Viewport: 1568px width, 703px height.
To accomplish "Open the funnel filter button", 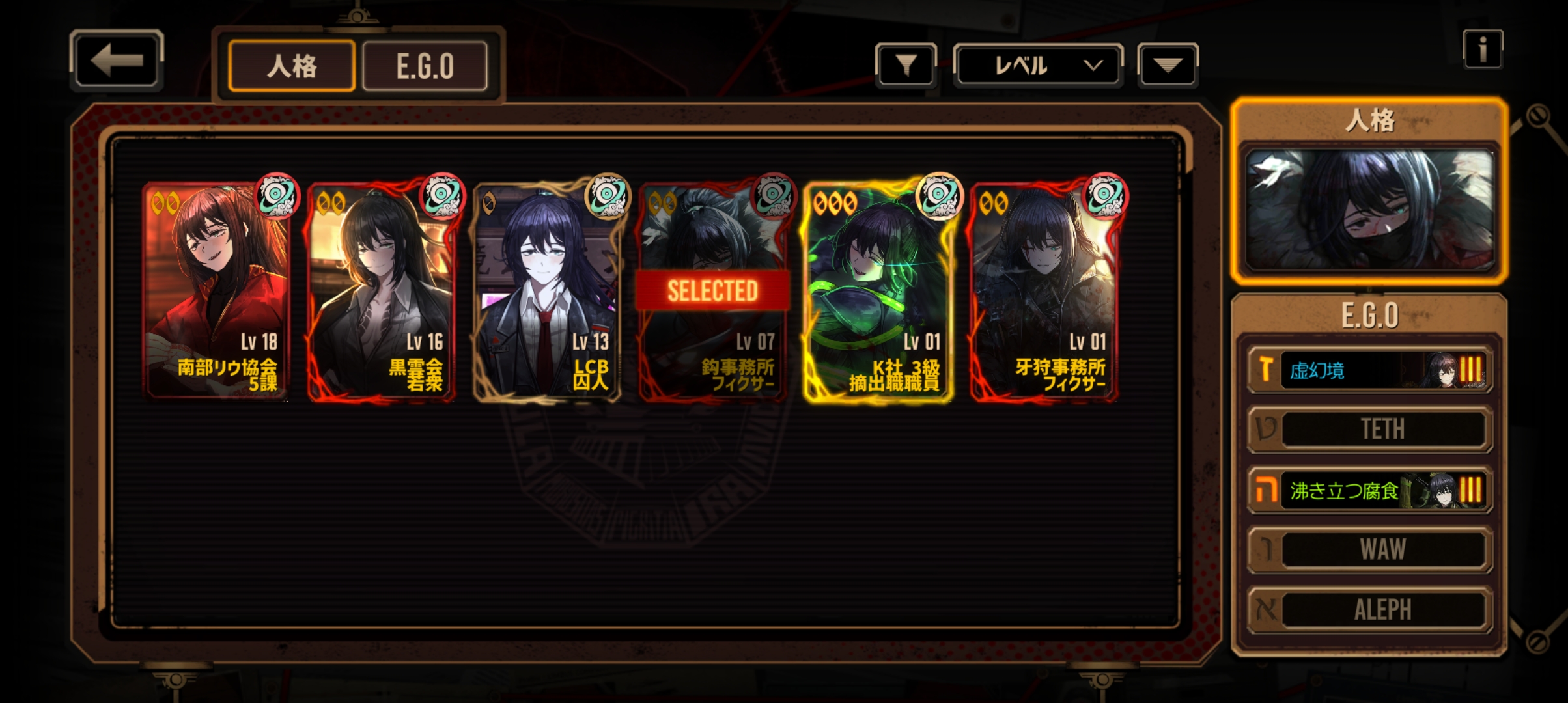I will [x=906, y=65].
